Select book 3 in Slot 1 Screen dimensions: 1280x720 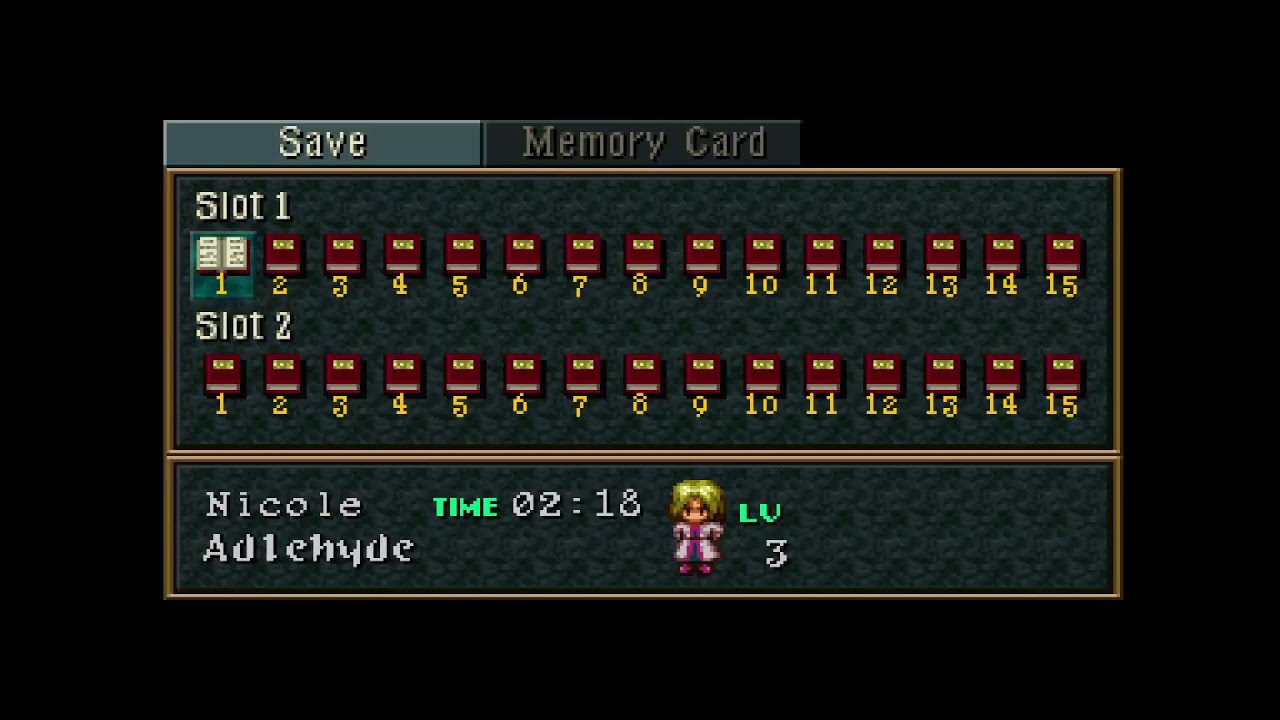342,255
